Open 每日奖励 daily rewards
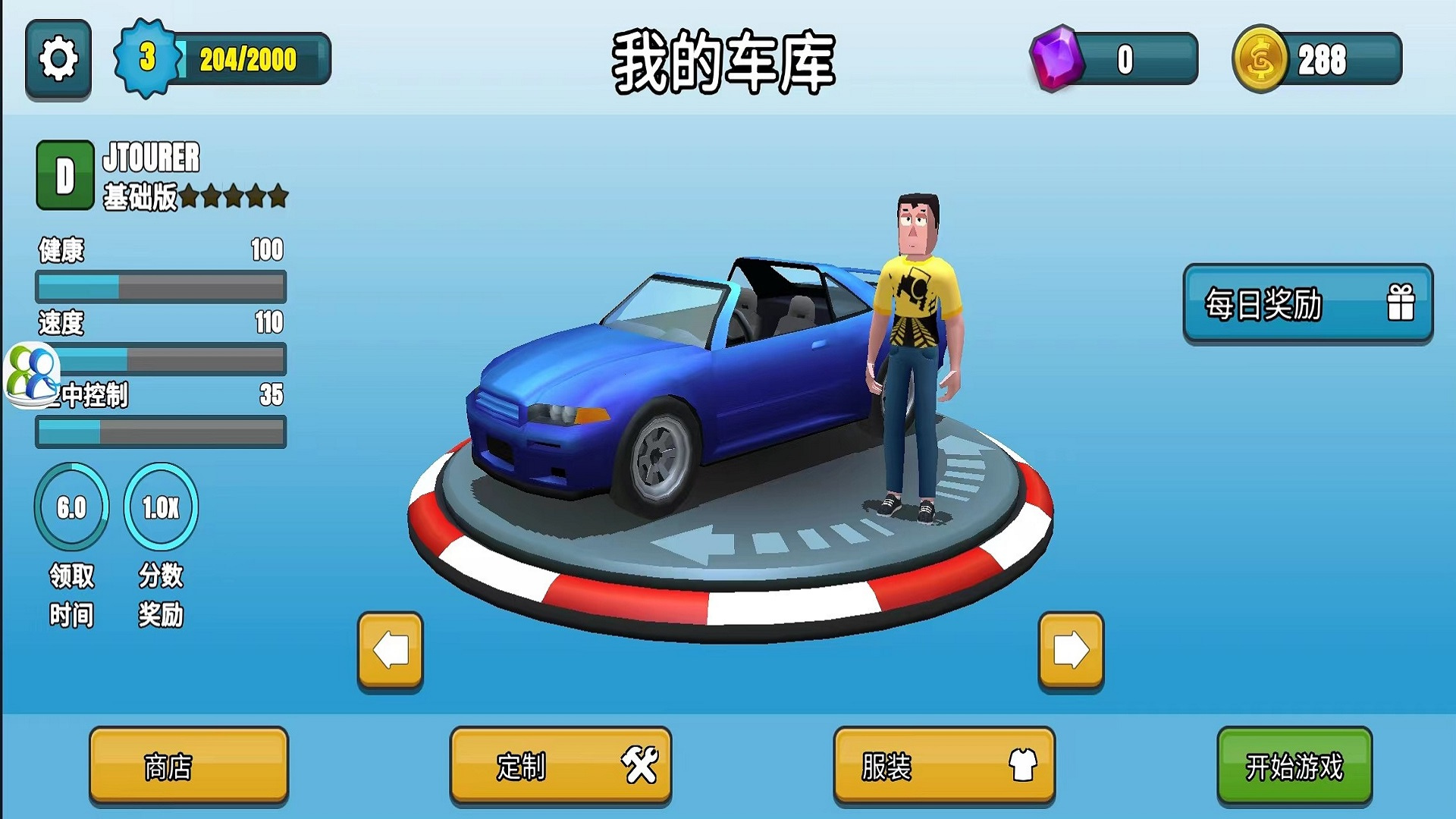The width and height of the screenshot is (1456, 819). point(1308,304)
